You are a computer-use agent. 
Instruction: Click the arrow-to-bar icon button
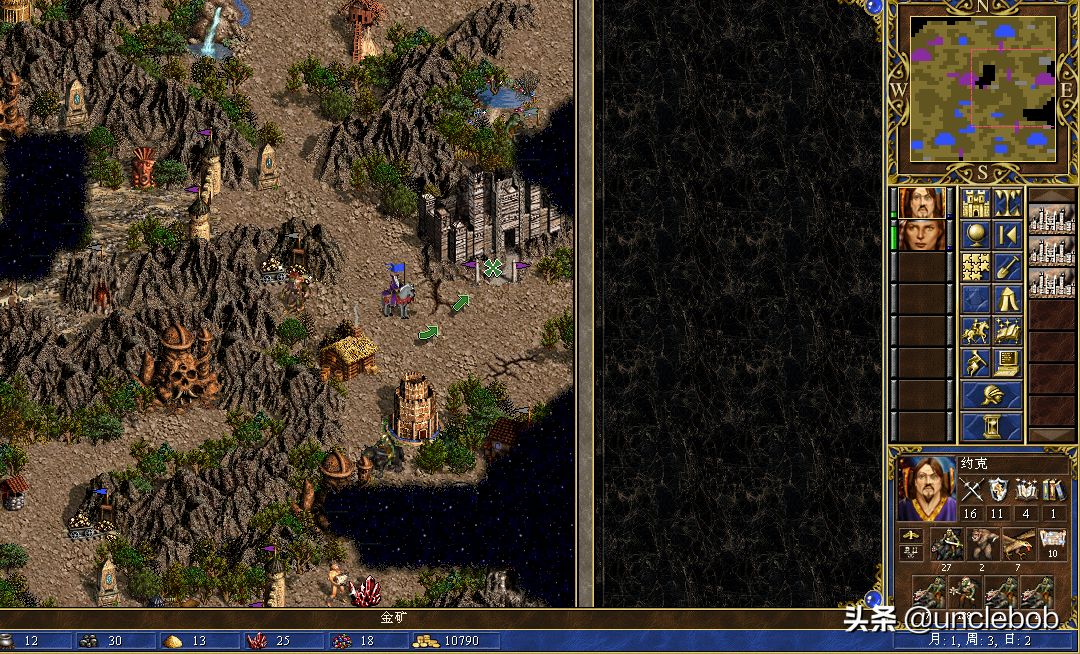1007,235
